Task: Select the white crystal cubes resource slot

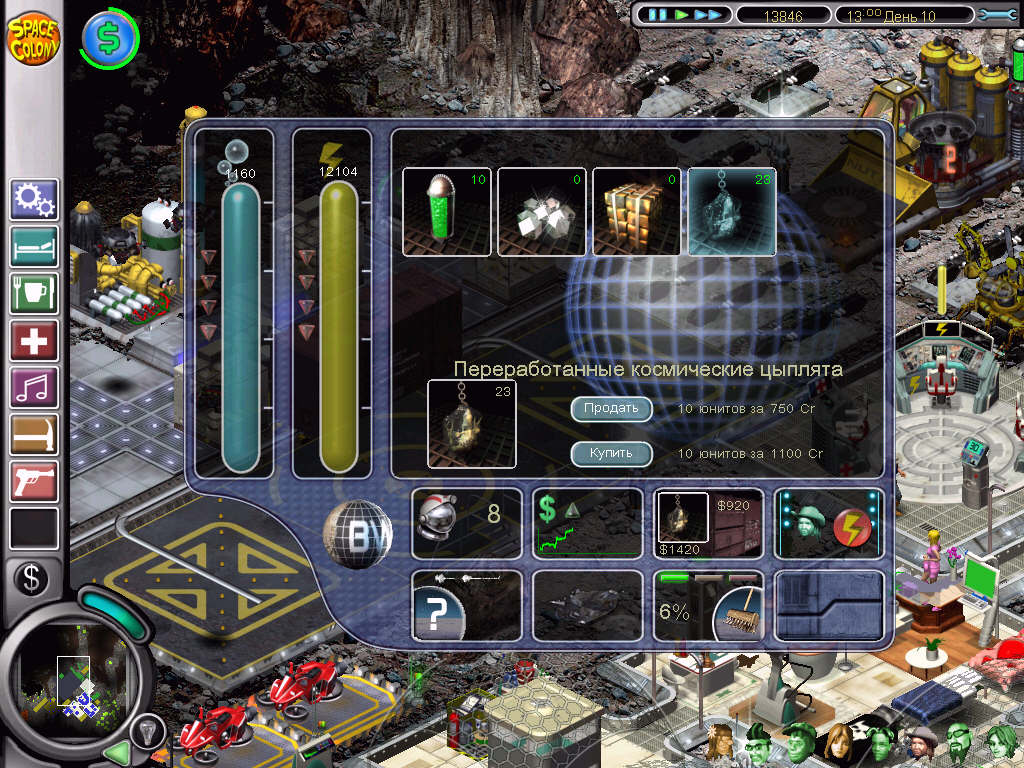Action: tap(542, 211)
